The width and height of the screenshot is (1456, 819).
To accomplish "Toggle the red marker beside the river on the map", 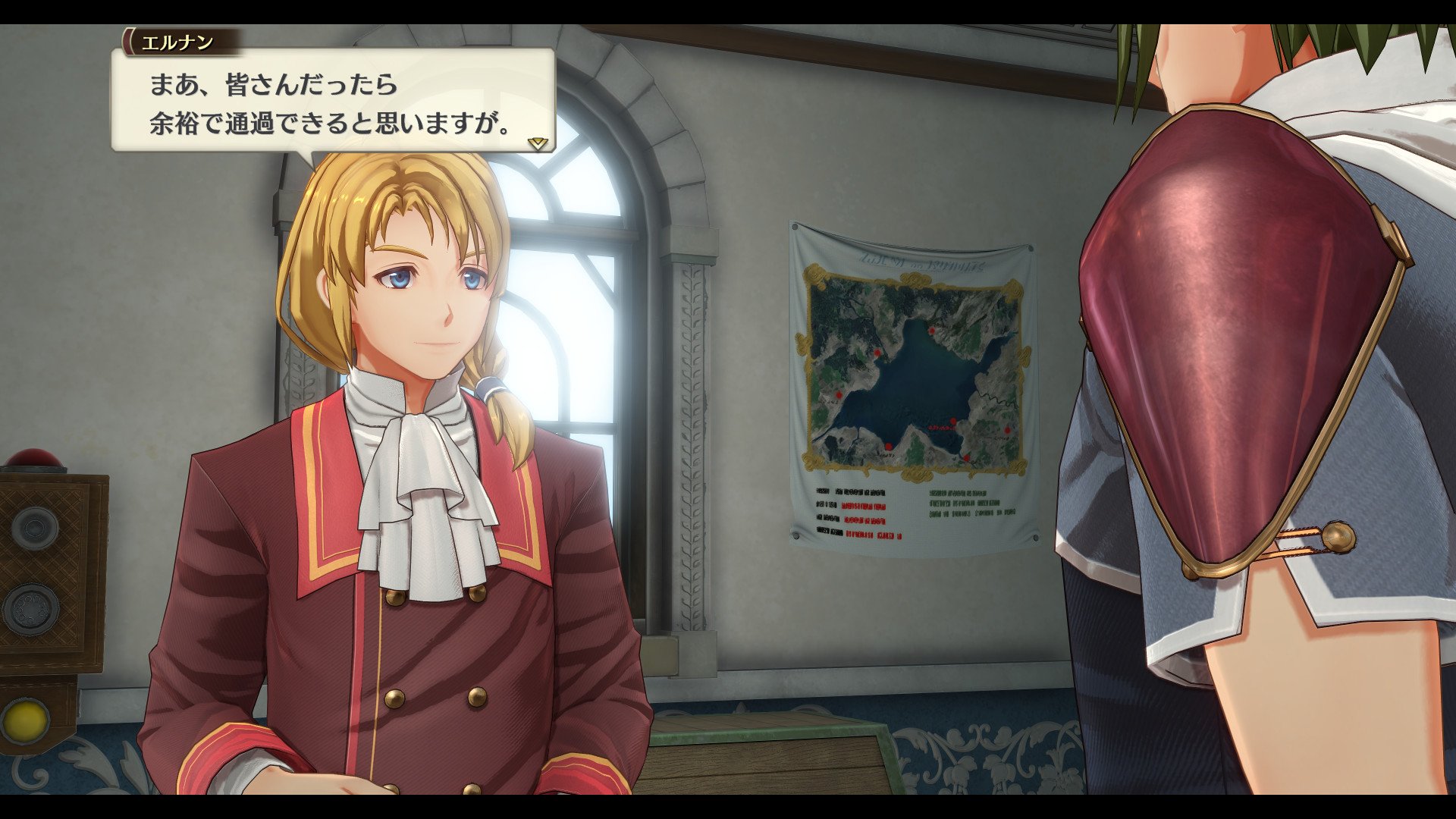I will [1007, 431].
